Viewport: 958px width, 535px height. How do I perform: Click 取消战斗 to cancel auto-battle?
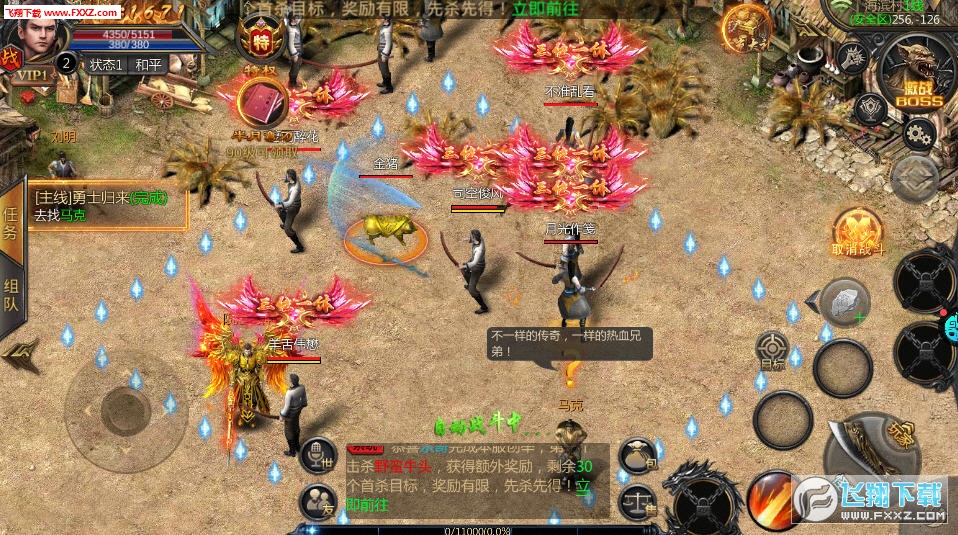pyautogui.click(x=857, y=232)
